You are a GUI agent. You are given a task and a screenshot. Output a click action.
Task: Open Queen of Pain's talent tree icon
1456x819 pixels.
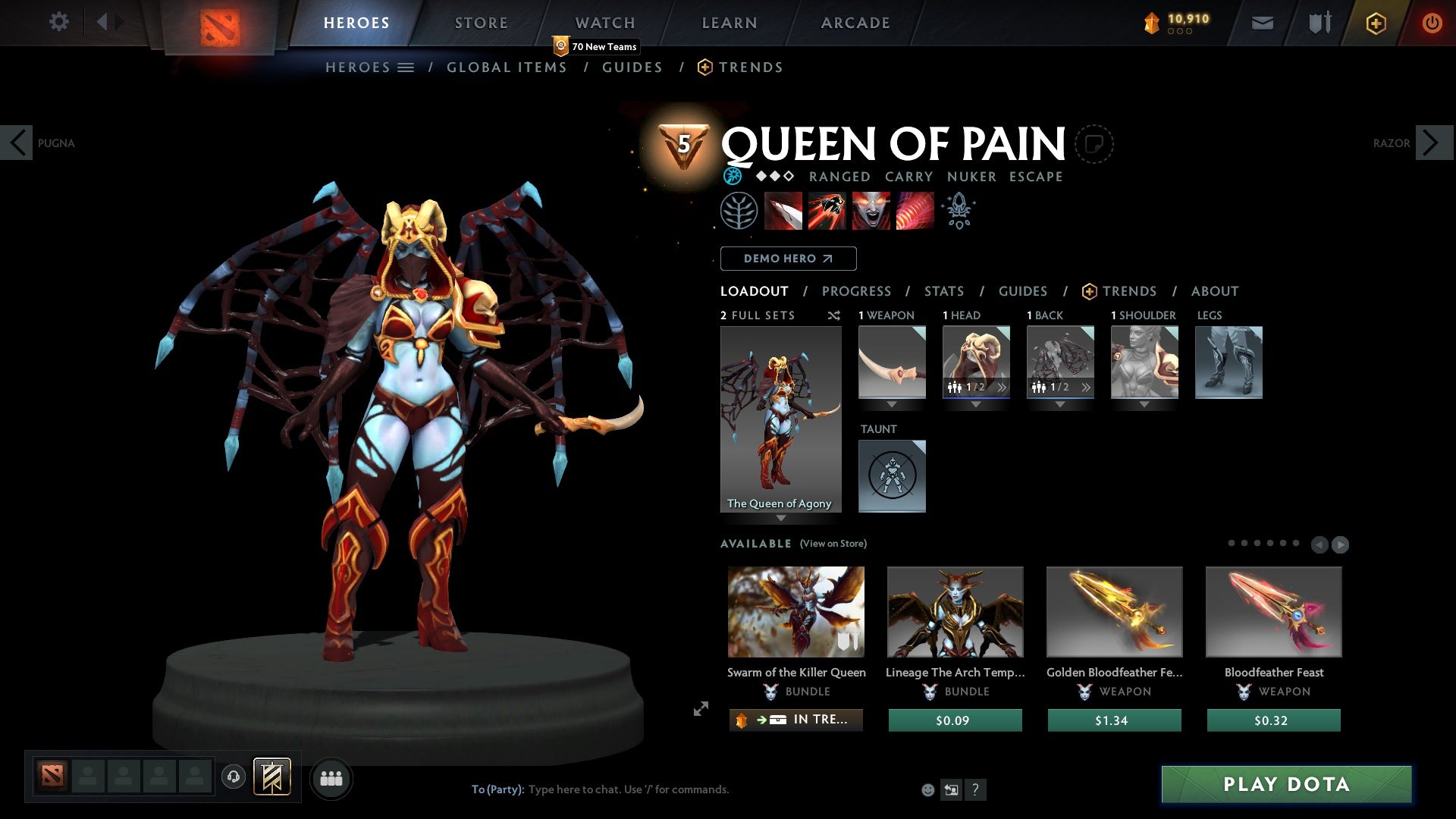tap(739, 210)
